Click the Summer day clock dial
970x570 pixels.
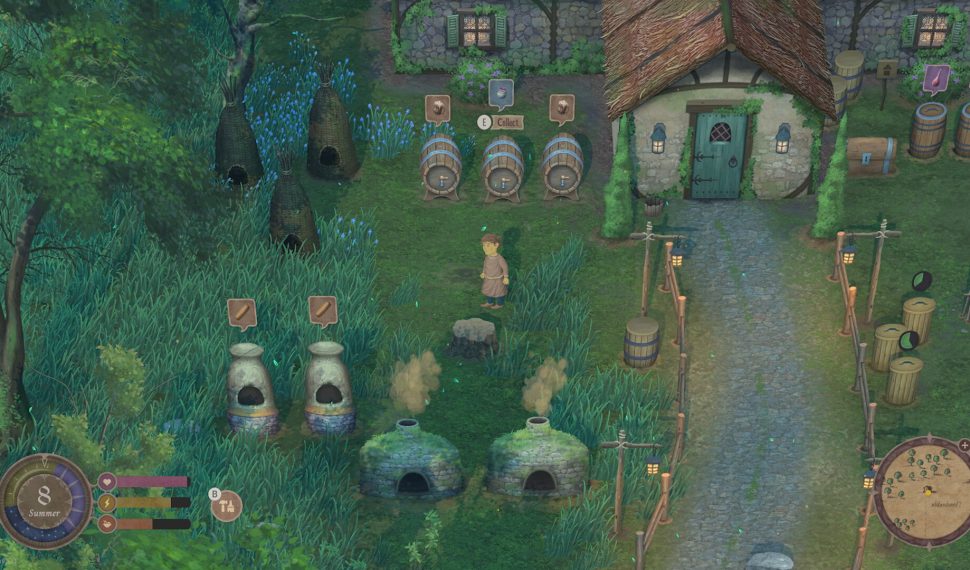(x=45, y=500)
